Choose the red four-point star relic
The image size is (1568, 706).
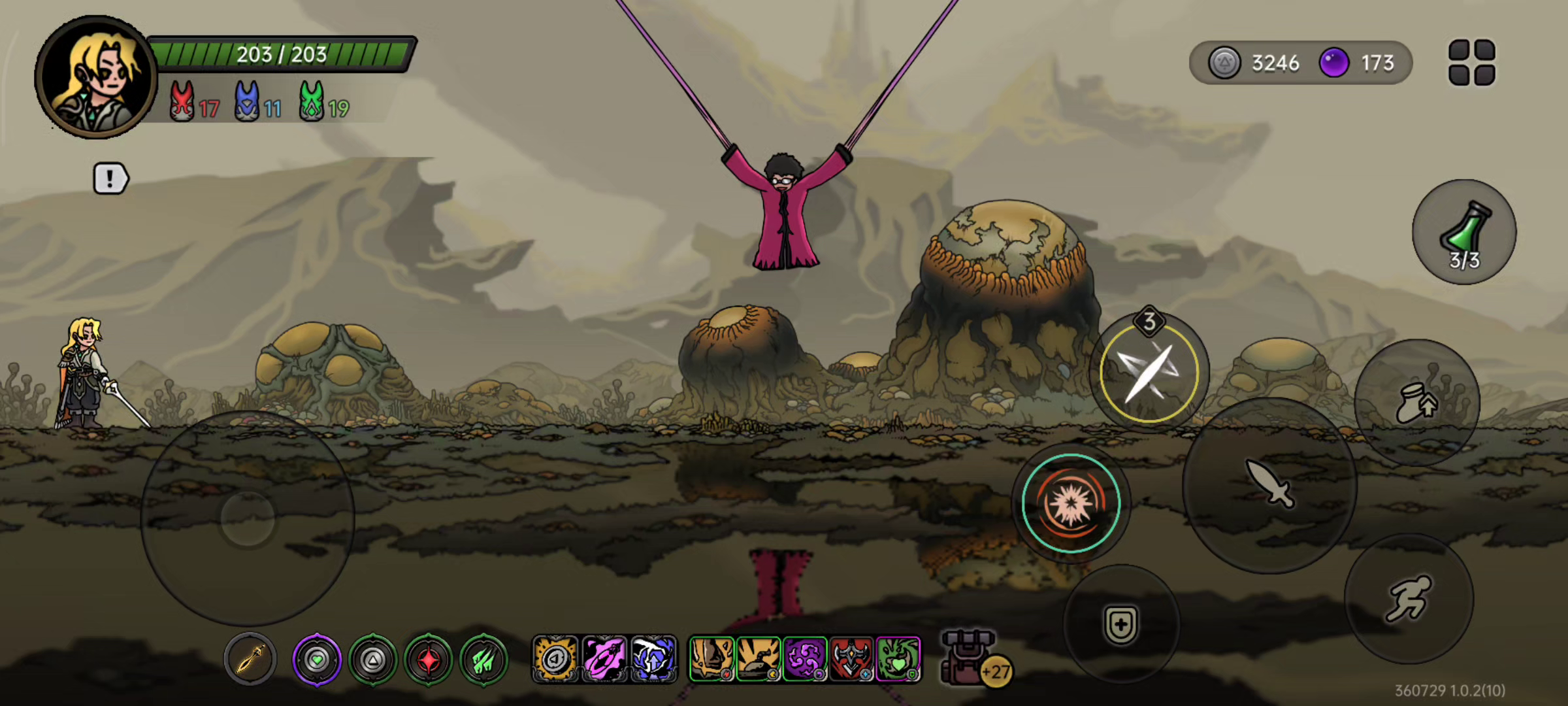429,660
